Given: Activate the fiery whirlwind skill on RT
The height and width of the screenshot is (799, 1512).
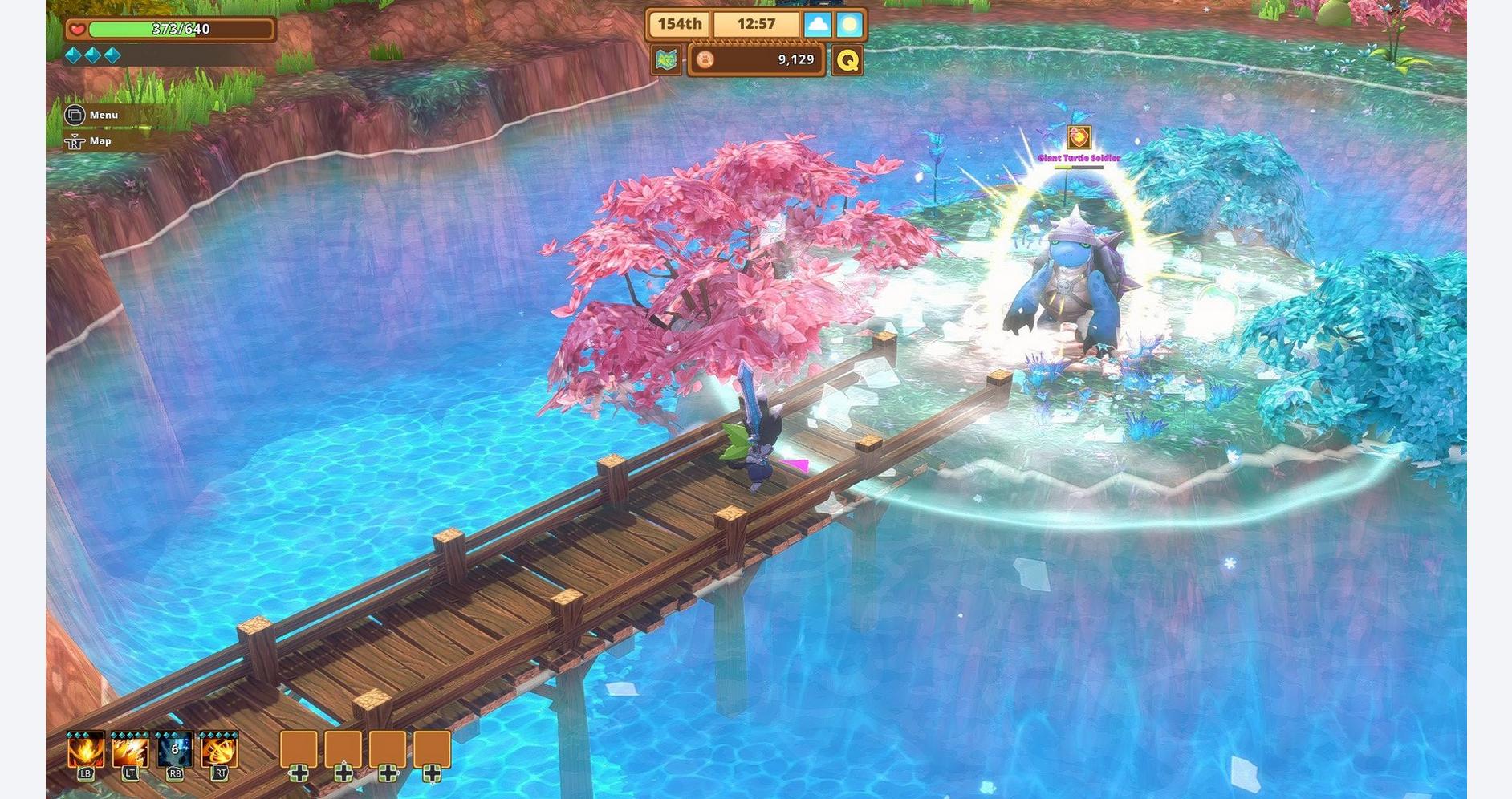Looking at the screenshot, I should pyautogui.click(x=219, y=751).
